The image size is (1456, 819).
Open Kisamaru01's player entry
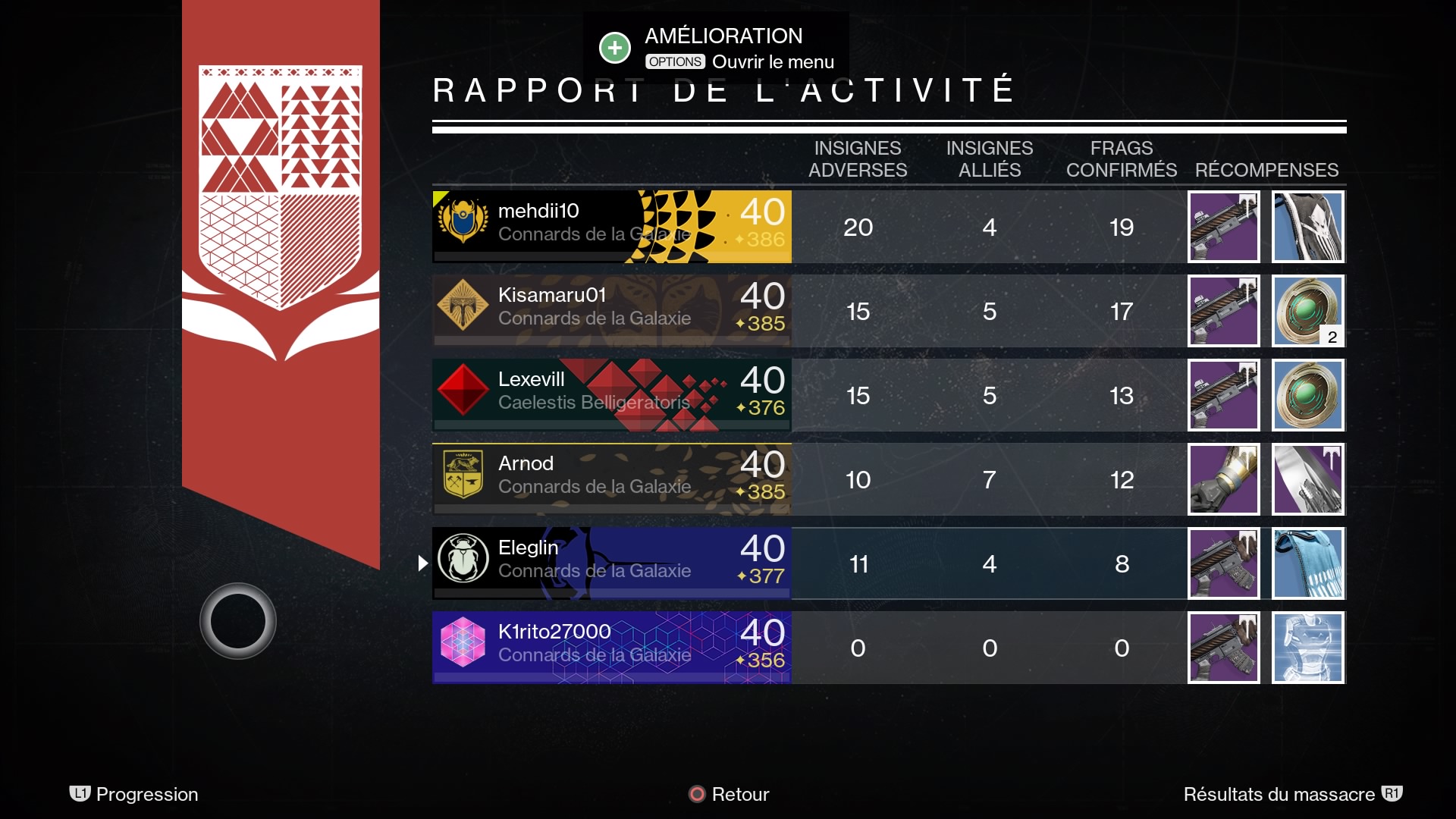pos(611,311)
